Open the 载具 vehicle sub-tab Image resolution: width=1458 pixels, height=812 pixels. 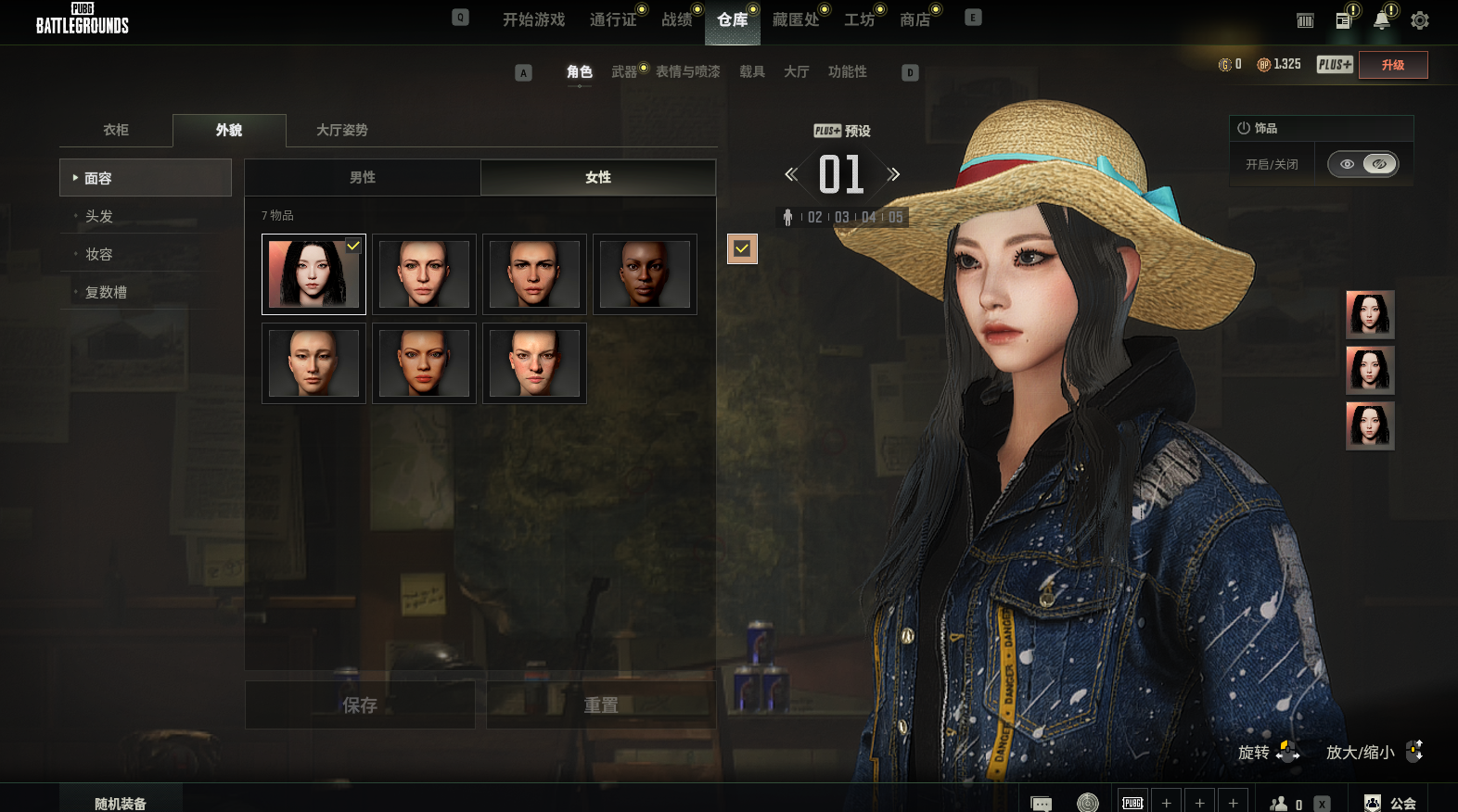coord(751,71)
